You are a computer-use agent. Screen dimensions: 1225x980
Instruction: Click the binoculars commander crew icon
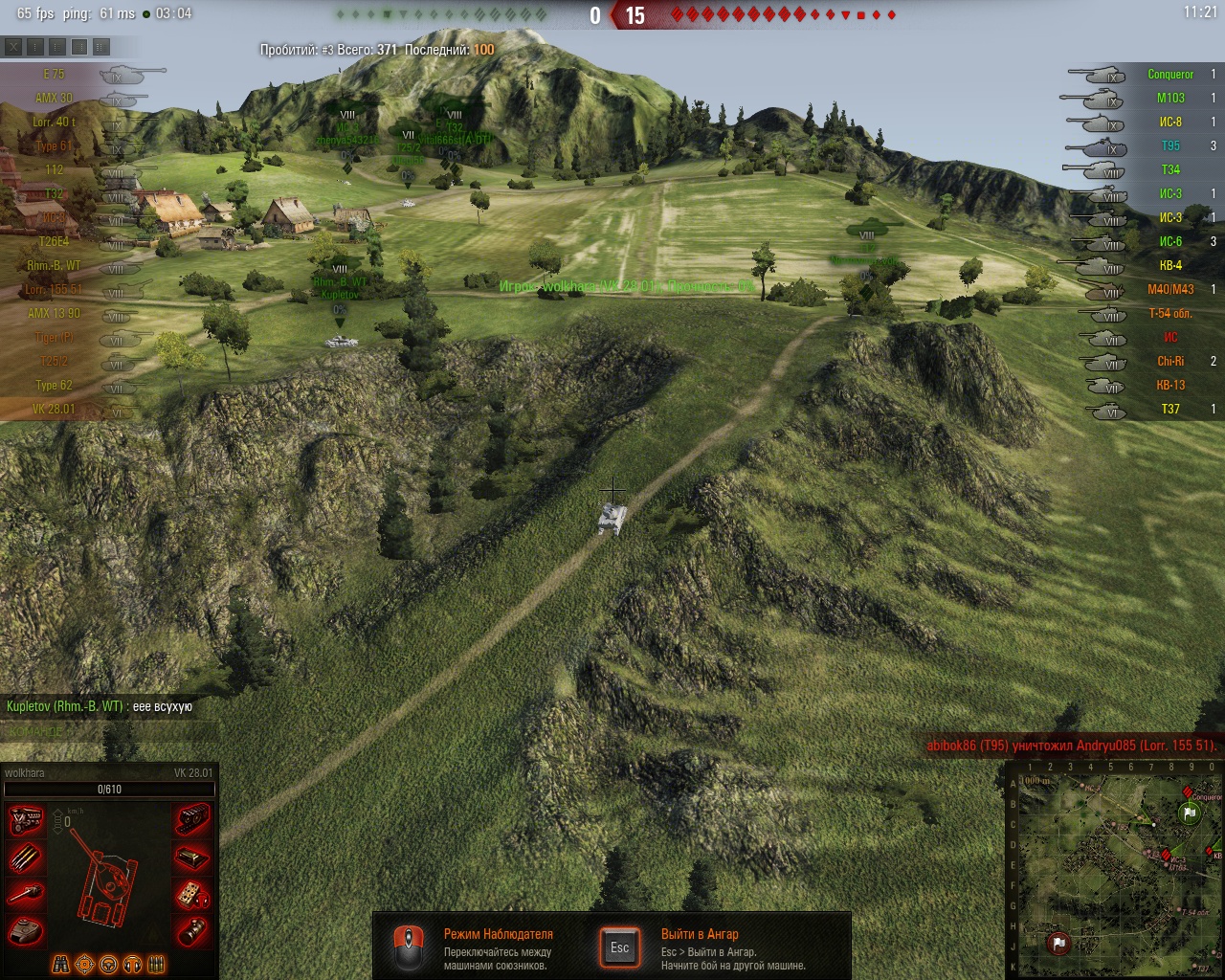pyautogui.click(x=60, y=964)
